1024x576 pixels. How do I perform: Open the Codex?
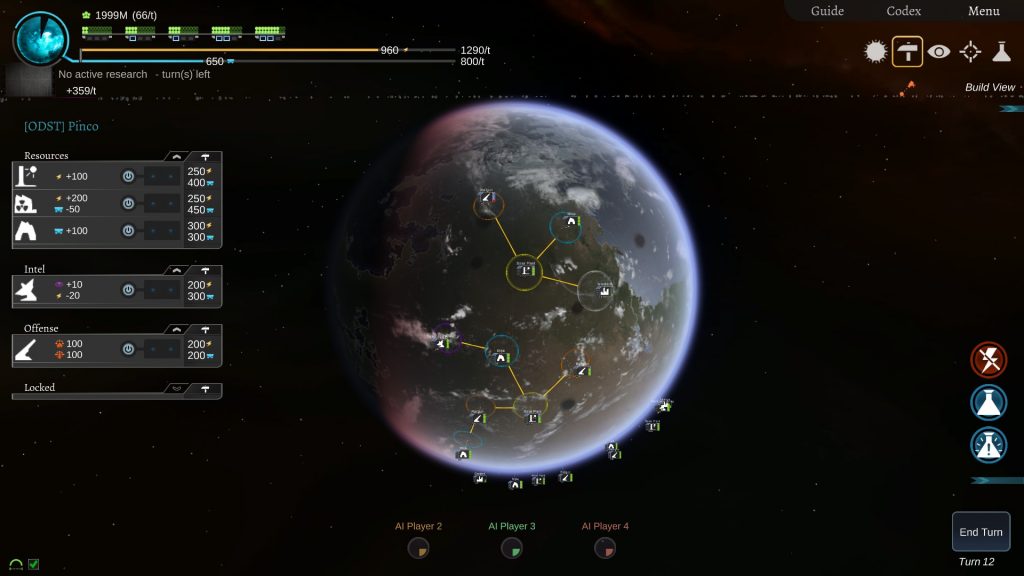click(x=904, y=11)
